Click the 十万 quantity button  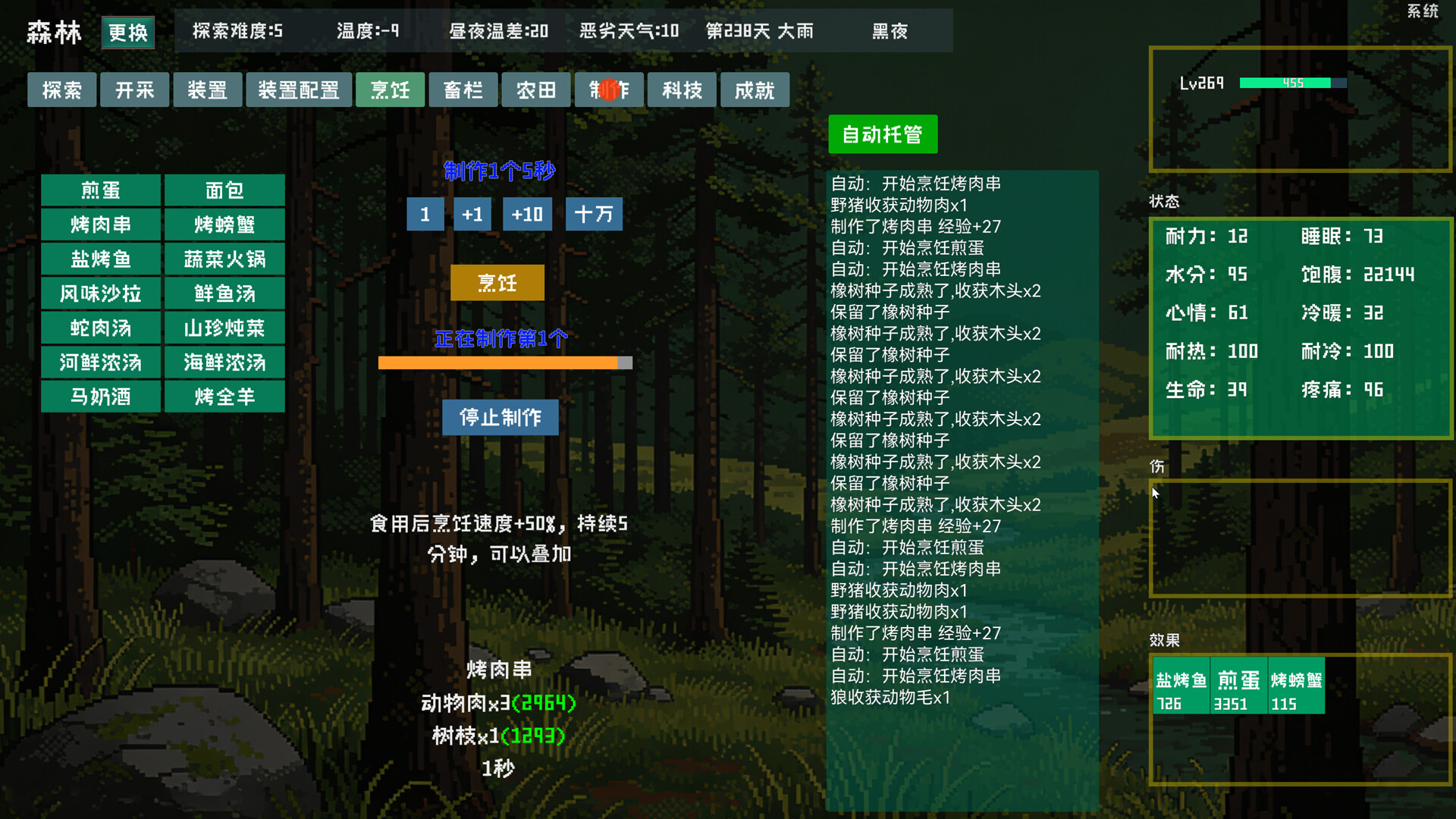click(594, 214)
